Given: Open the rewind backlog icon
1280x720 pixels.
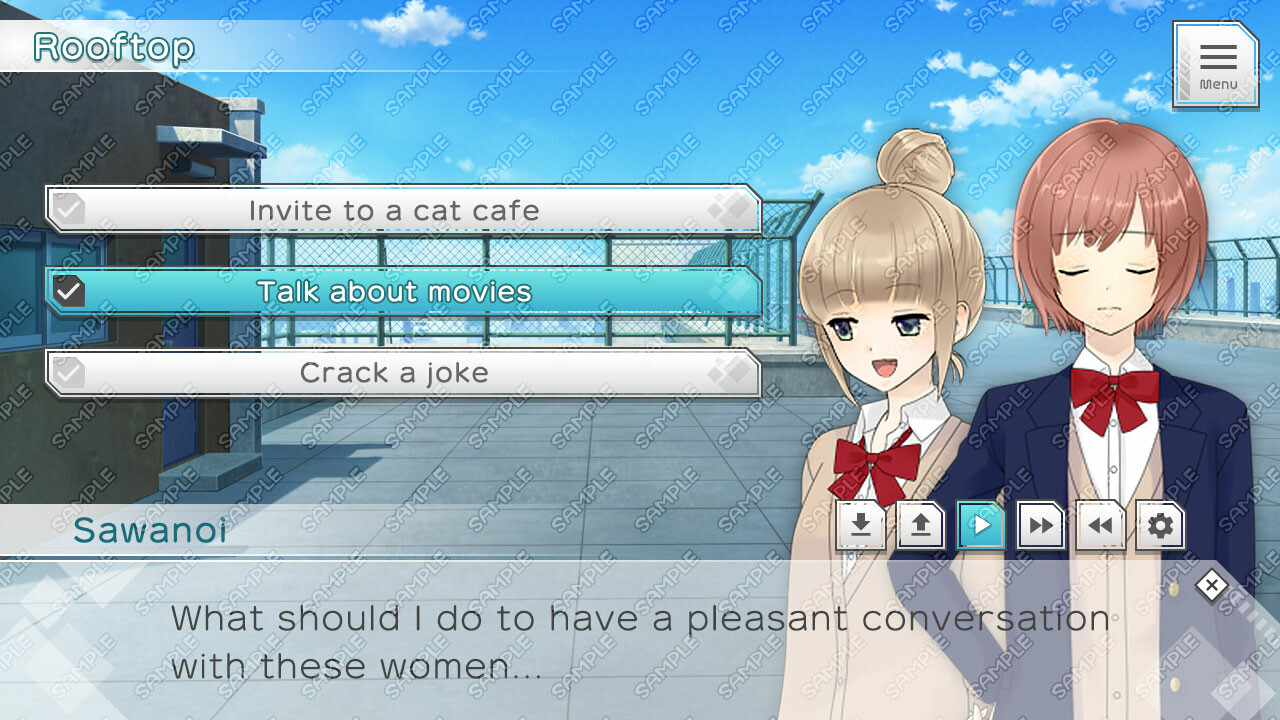Looking at the screenshot, I should (x=1100, y=524).
